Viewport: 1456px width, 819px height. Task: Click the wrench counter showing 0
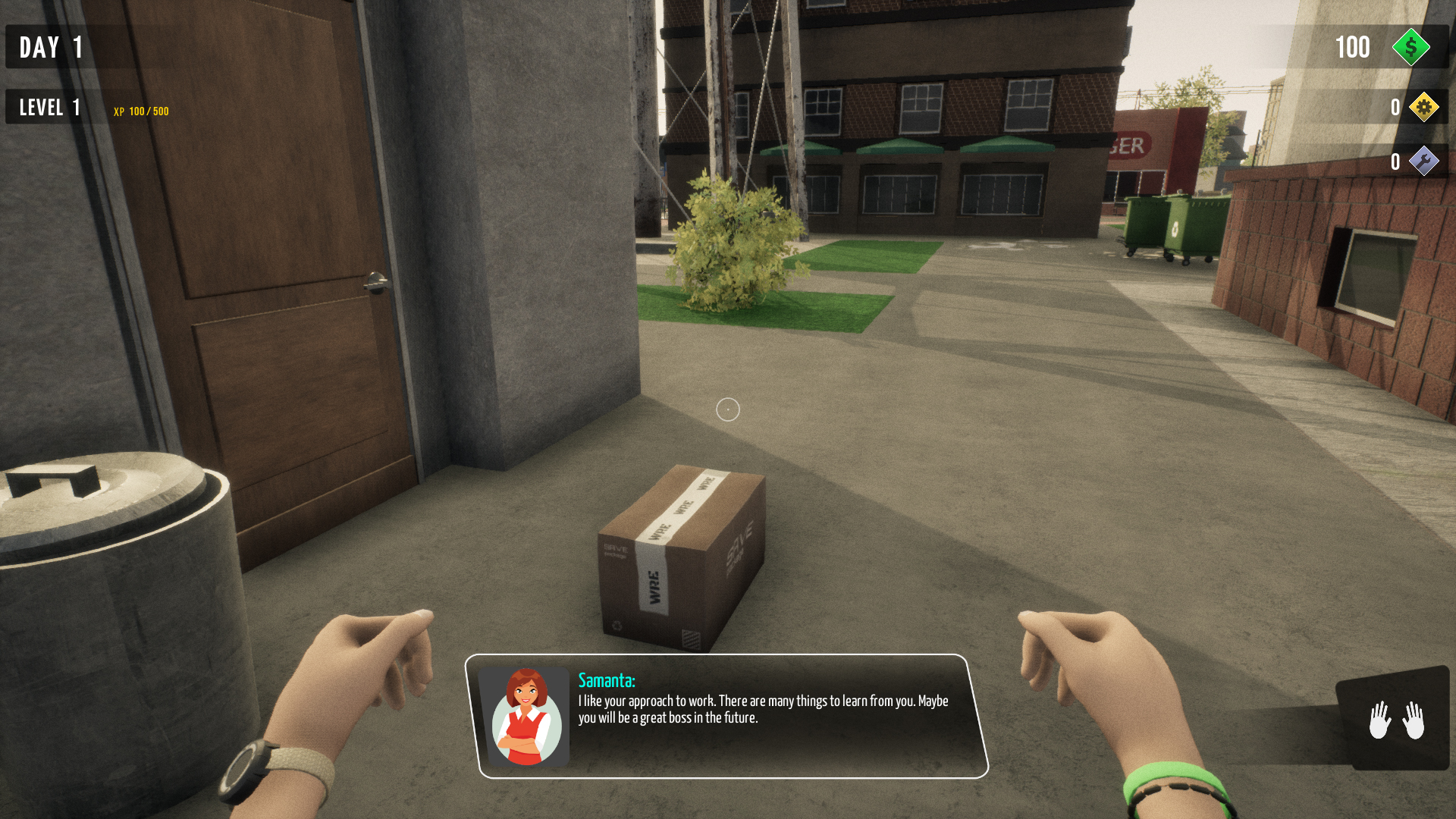[1395, 161]
